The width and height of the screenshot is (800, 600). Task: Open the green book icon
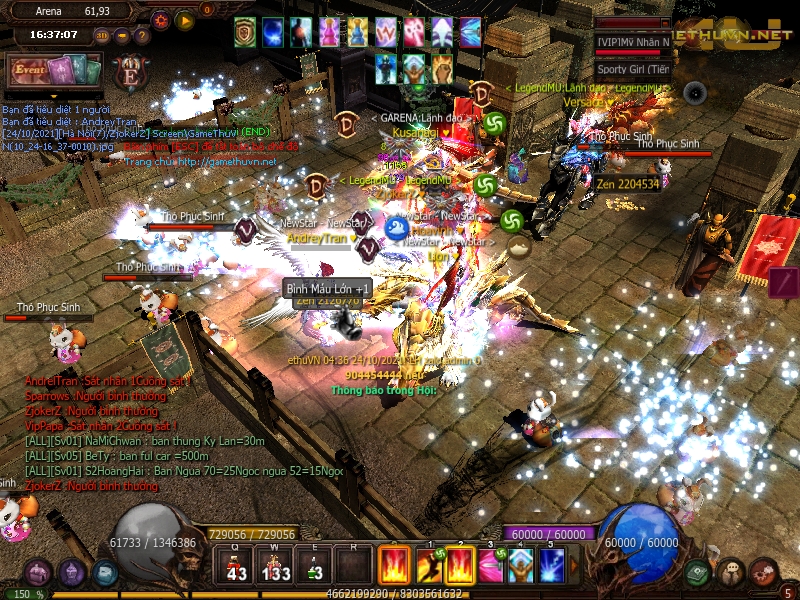coord(697,572)
